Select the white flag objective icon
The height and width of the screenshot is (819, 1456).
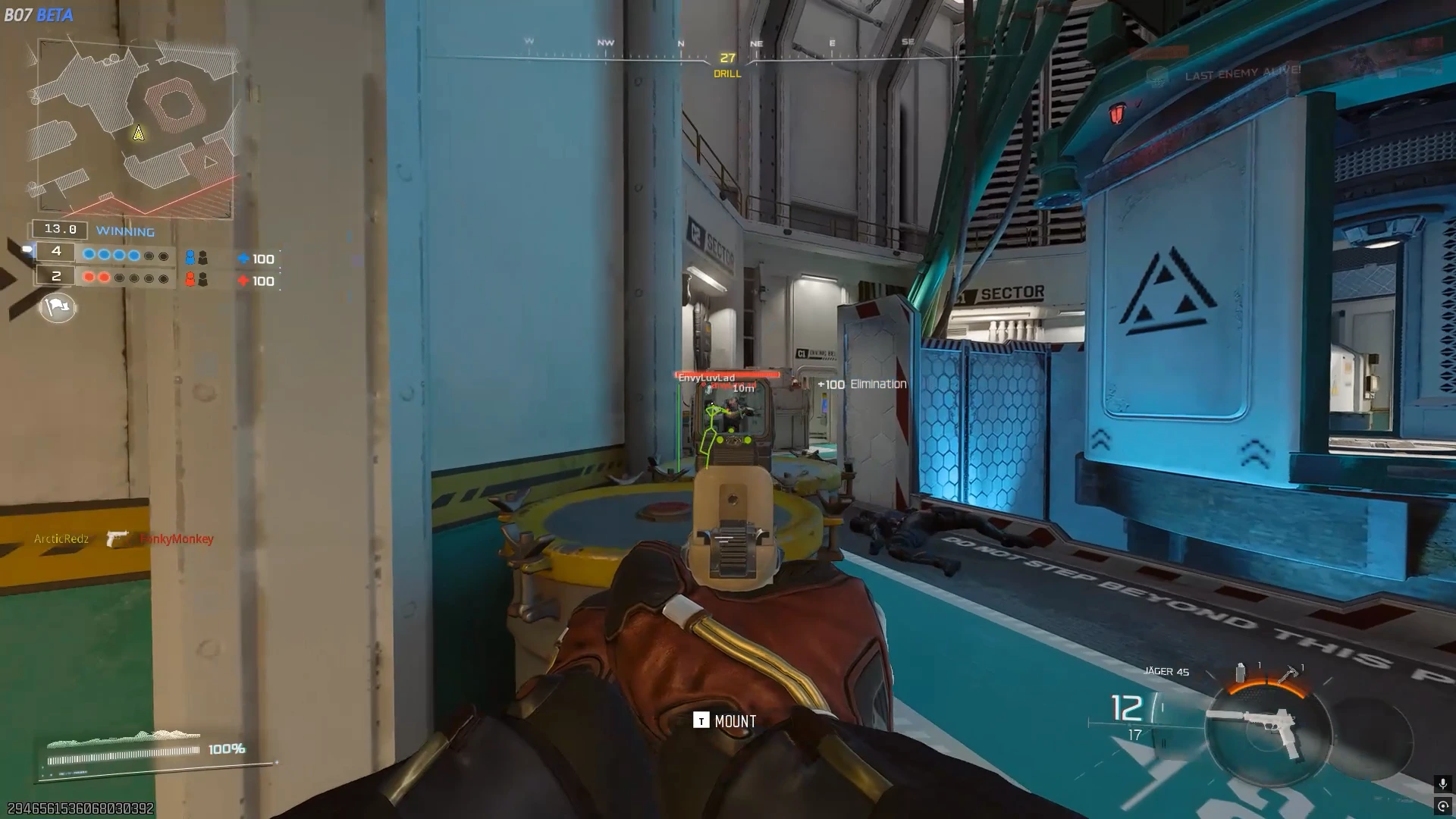58,307
